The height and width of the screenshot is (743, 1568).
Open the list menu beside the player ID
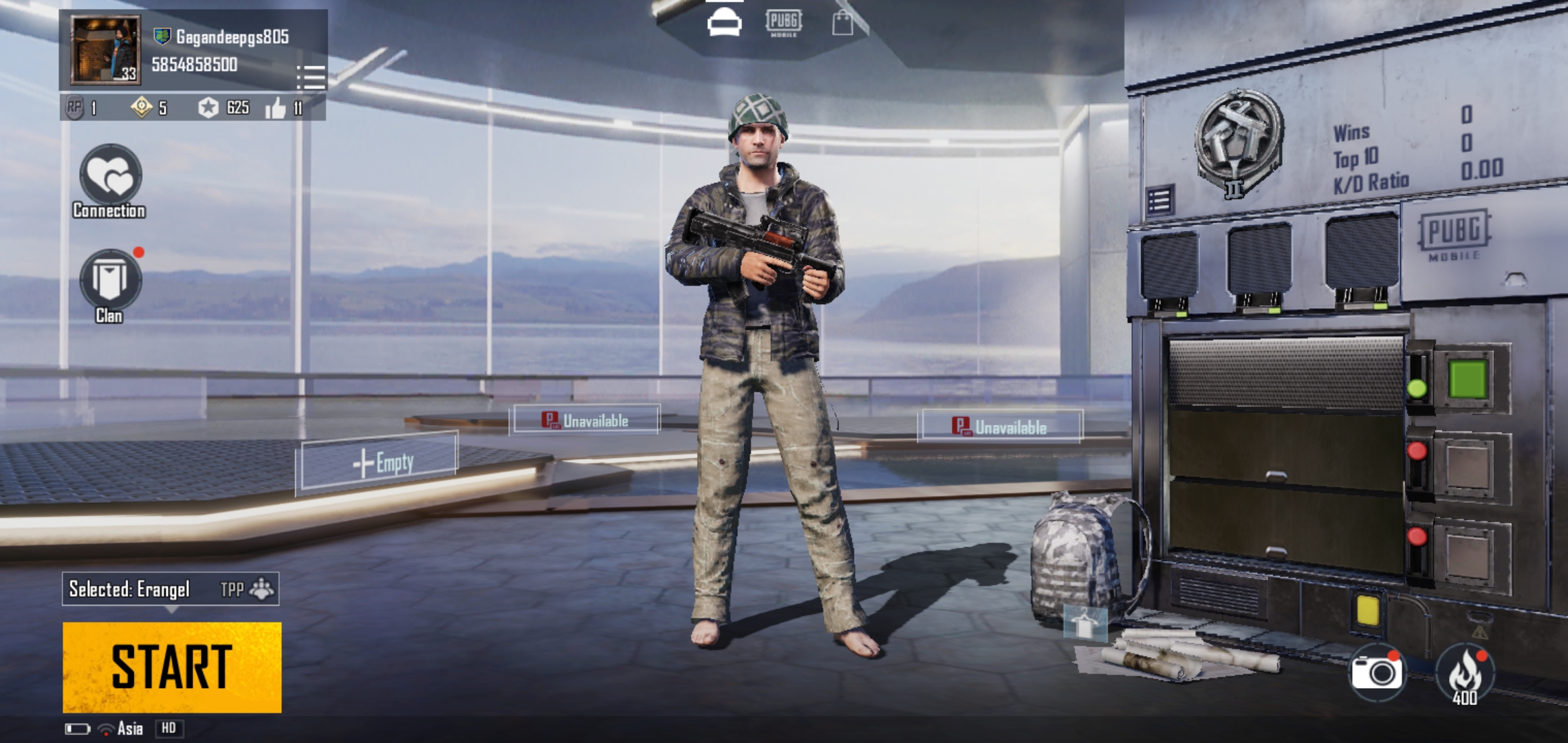[x=311, y=77]
